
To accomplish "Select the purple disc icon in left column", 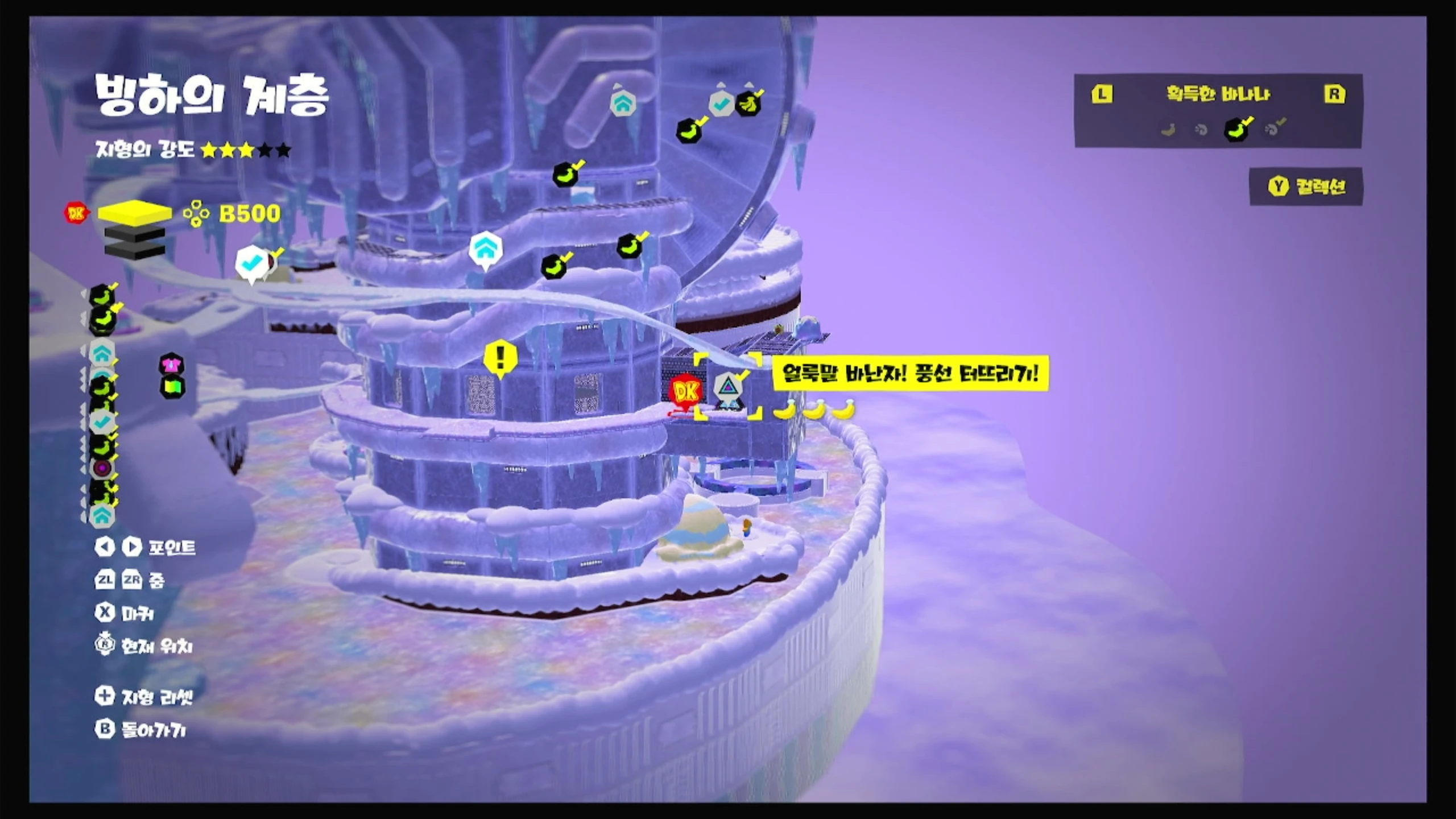I will pos(102,469).
